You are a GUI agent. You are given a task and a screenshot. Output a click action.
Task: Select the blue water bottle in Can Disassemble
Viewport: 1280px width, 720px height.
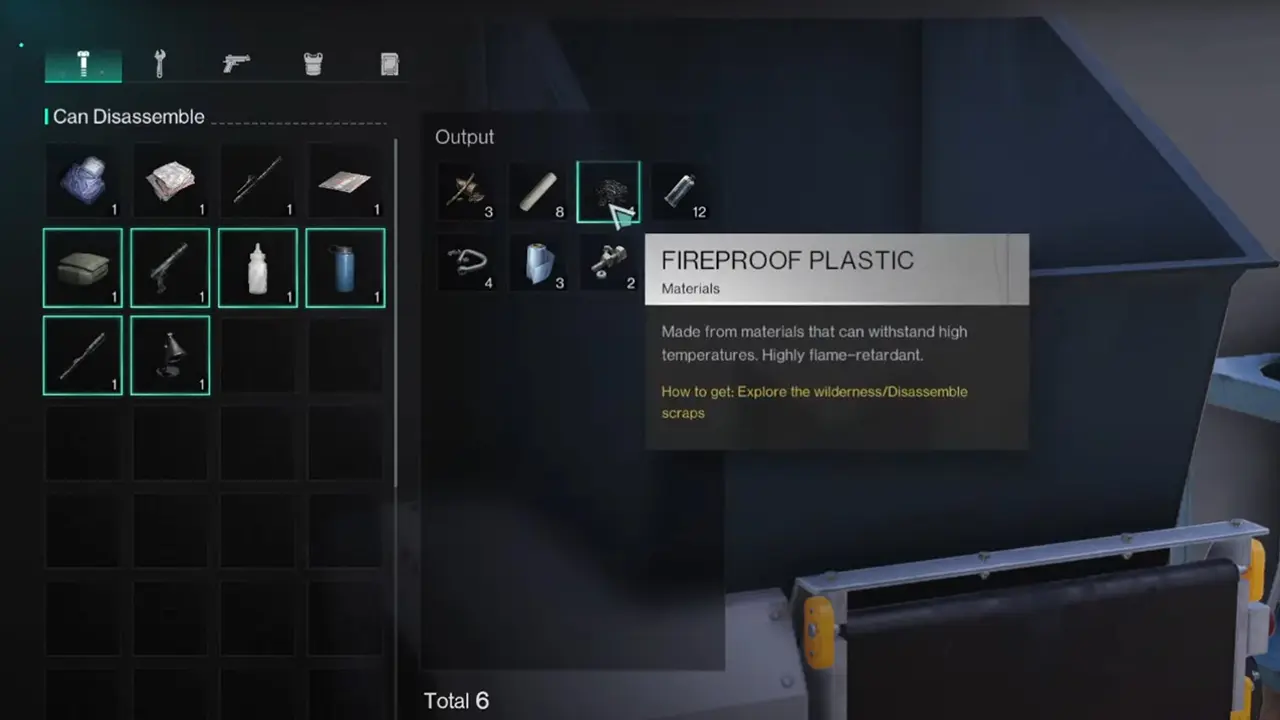pos(345,267)
